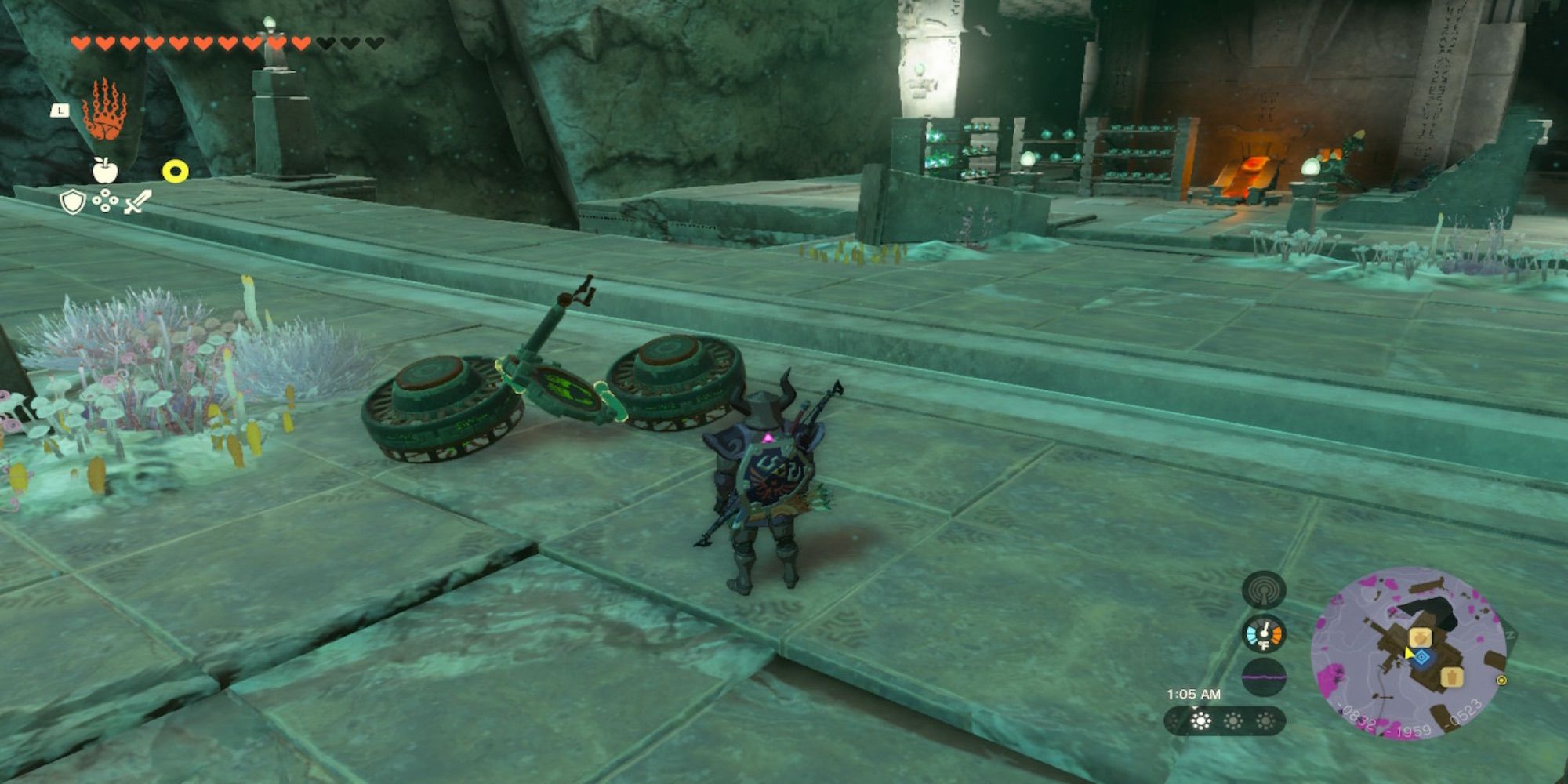Select the armor shop marker on minimap
This screenshot has height=784, width=1568.
pos(1452,678)
